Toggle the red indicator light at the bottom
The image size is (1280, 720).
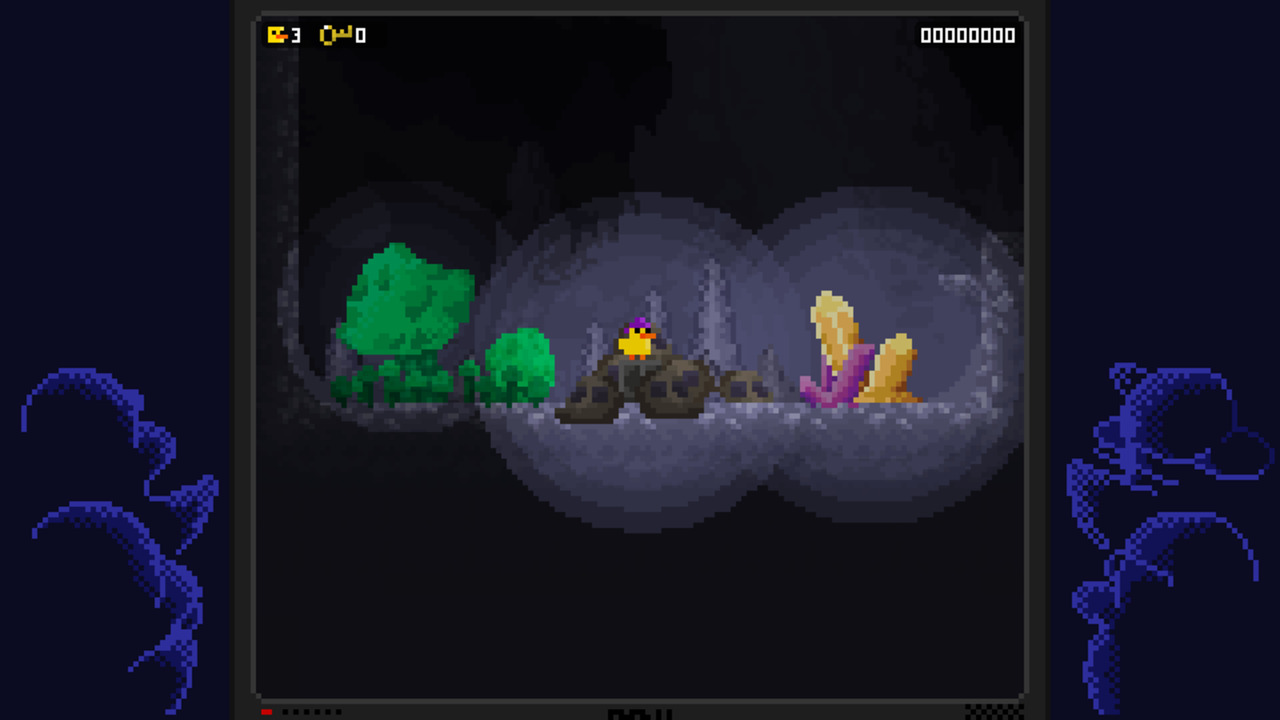(x=266, y=711)
